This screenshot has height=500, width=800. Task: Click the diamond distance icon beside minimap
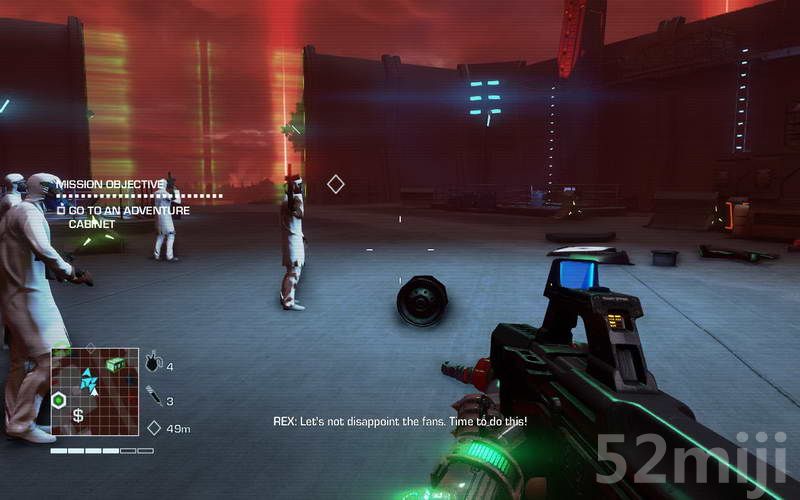click(x=154, y=428)
